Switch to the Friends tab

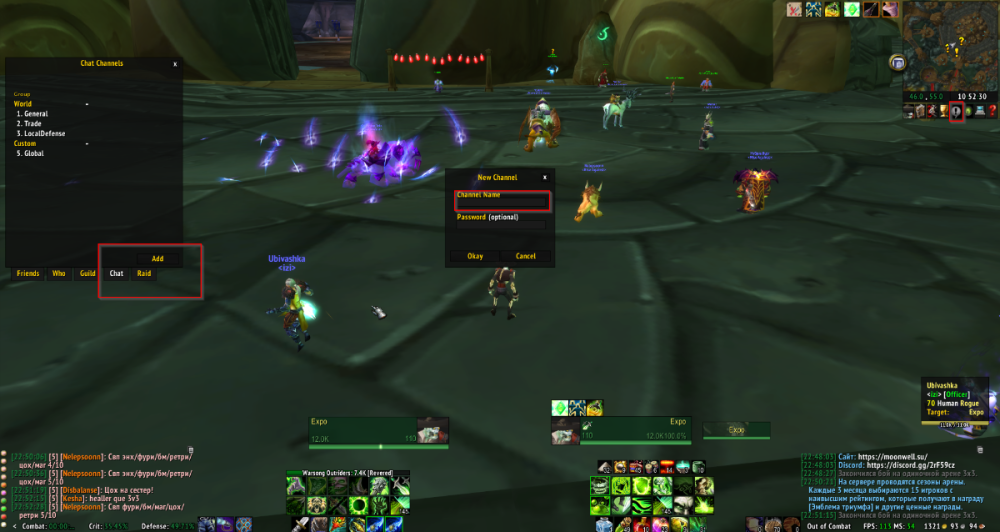[28, 273]
